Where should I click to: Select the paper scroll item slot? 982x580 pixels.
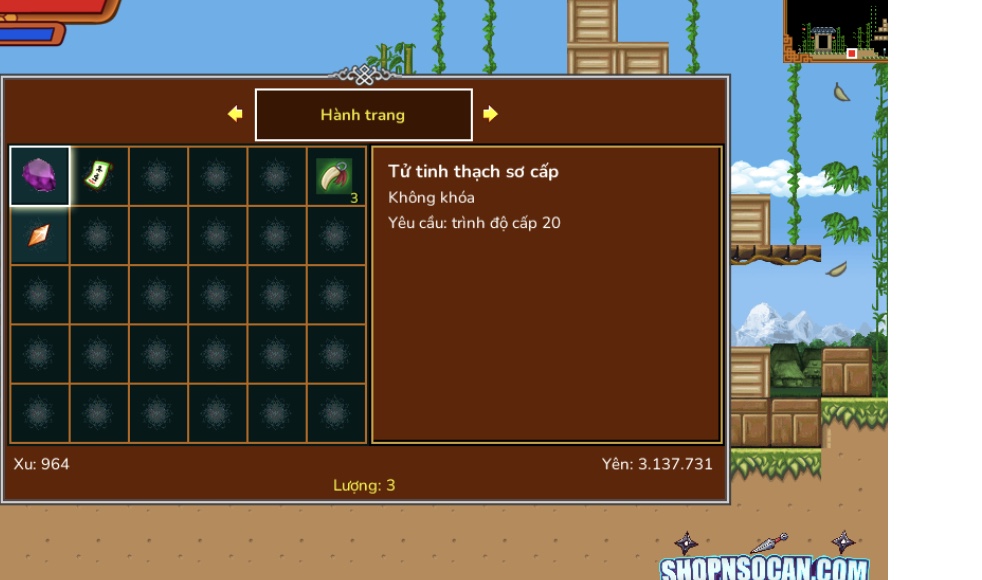pos(98,176)
